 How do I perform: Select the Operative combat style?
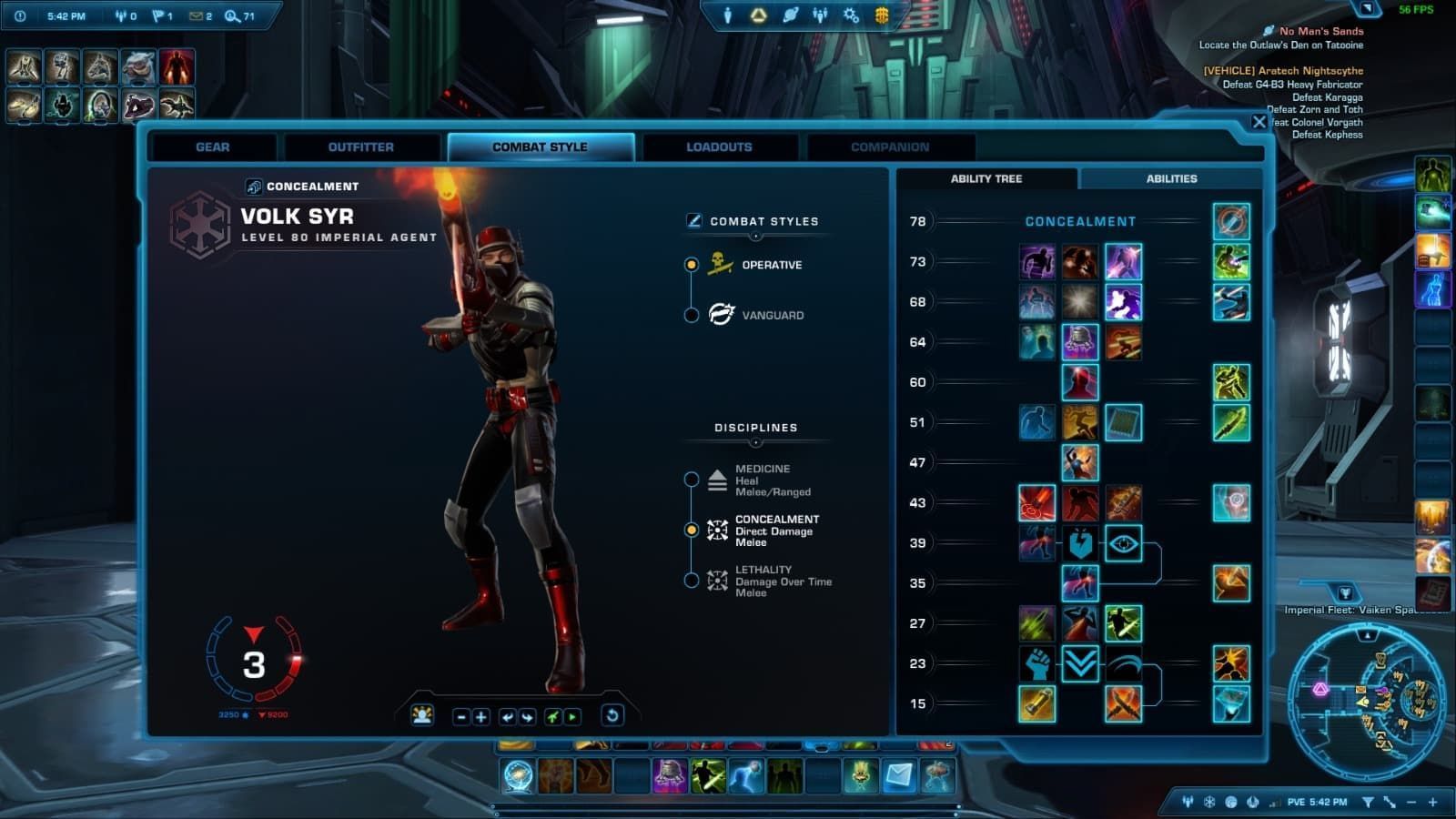[x=692, y=265]
